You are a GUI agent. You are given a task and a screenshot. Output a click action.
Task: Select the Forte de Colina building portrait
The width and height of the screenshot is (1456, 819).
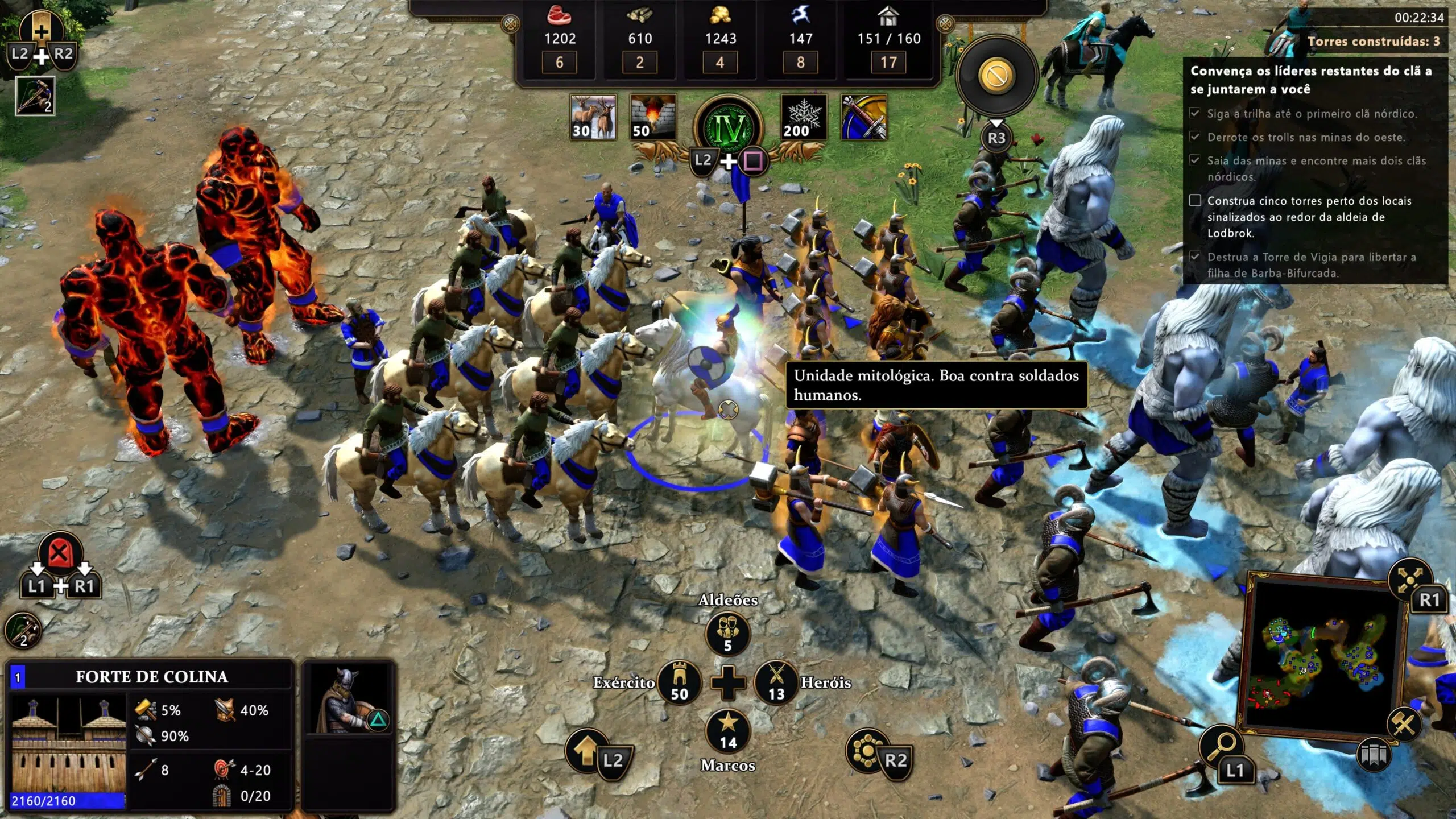tap(68, 745)
